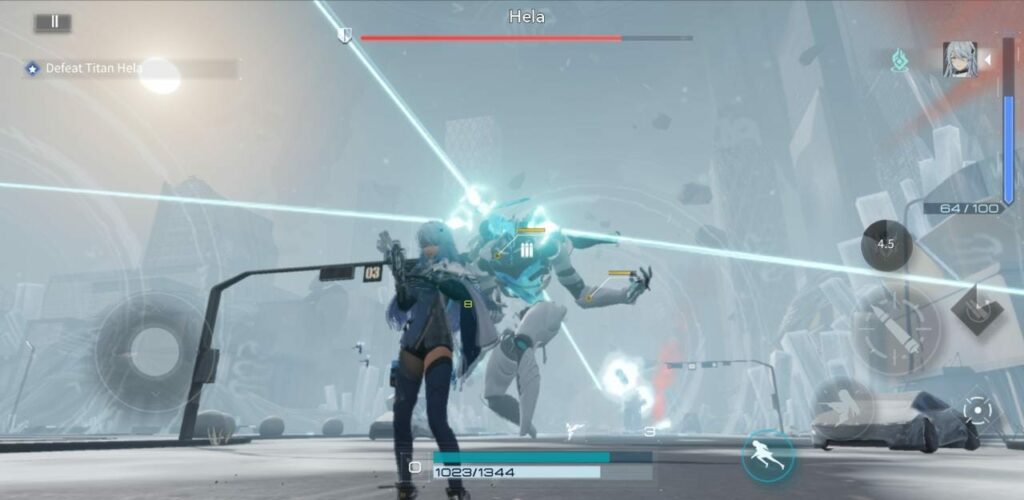Activate the skill on 4.5 cooldown
The image size is (1024, 500).
[886, 244]
